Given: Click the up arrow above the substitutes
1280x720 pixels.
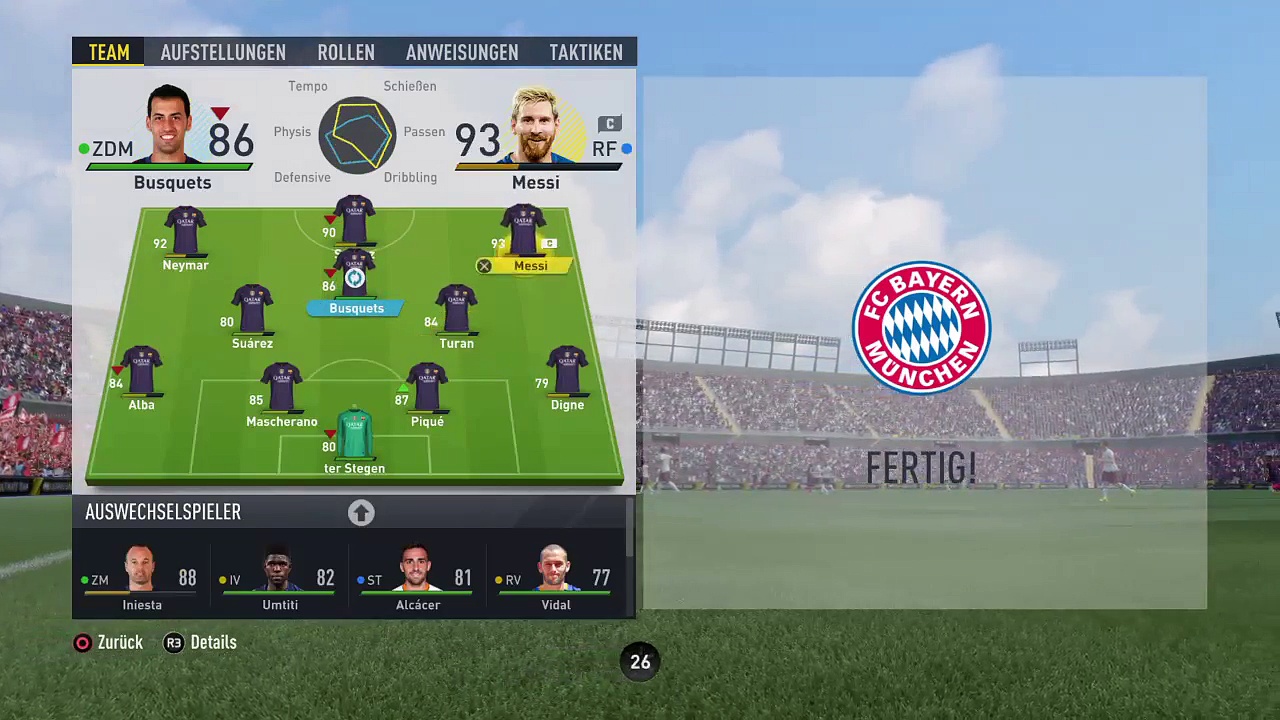Looking at the screenshot, I should click(x=361, y=513).
